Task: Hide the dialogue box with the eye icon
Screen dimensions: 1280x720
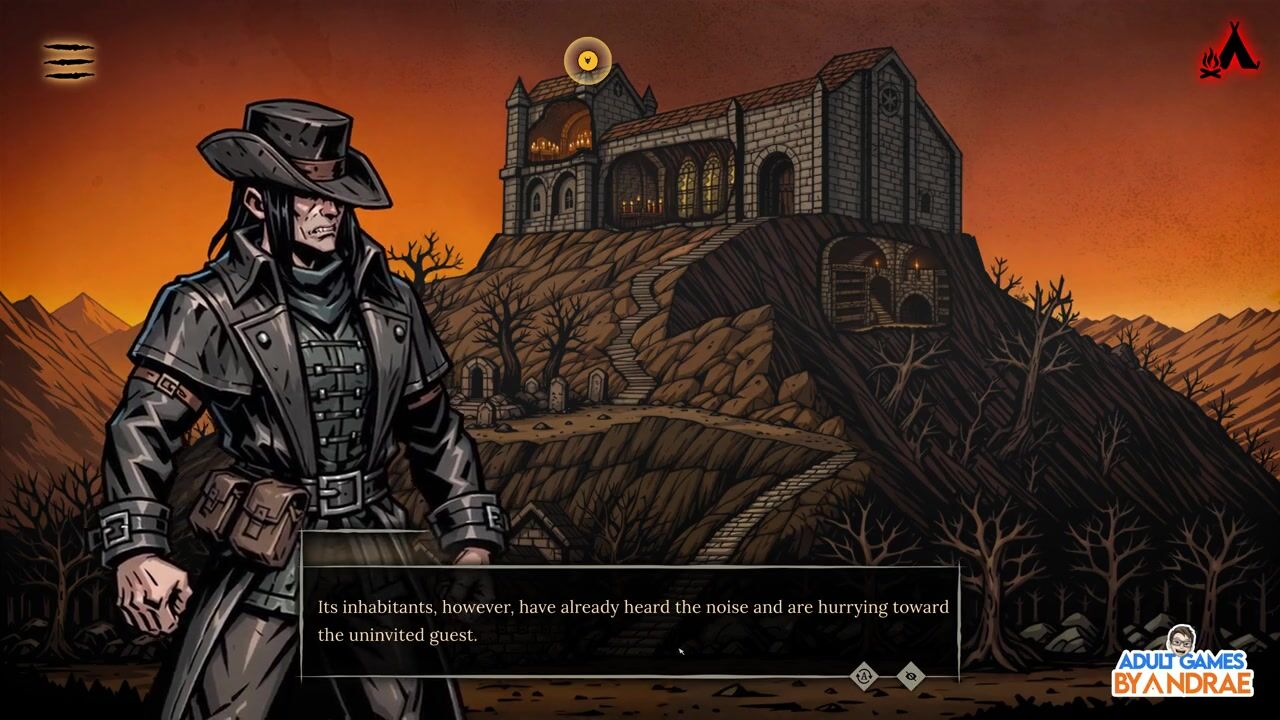Action: [910, 676]
